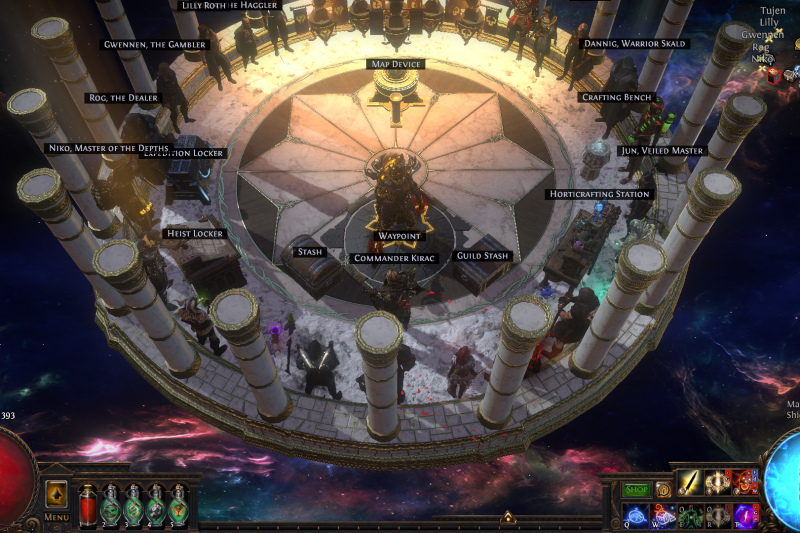Open the Crafting Bench label
800x533 pixels.
click(617, 97)
